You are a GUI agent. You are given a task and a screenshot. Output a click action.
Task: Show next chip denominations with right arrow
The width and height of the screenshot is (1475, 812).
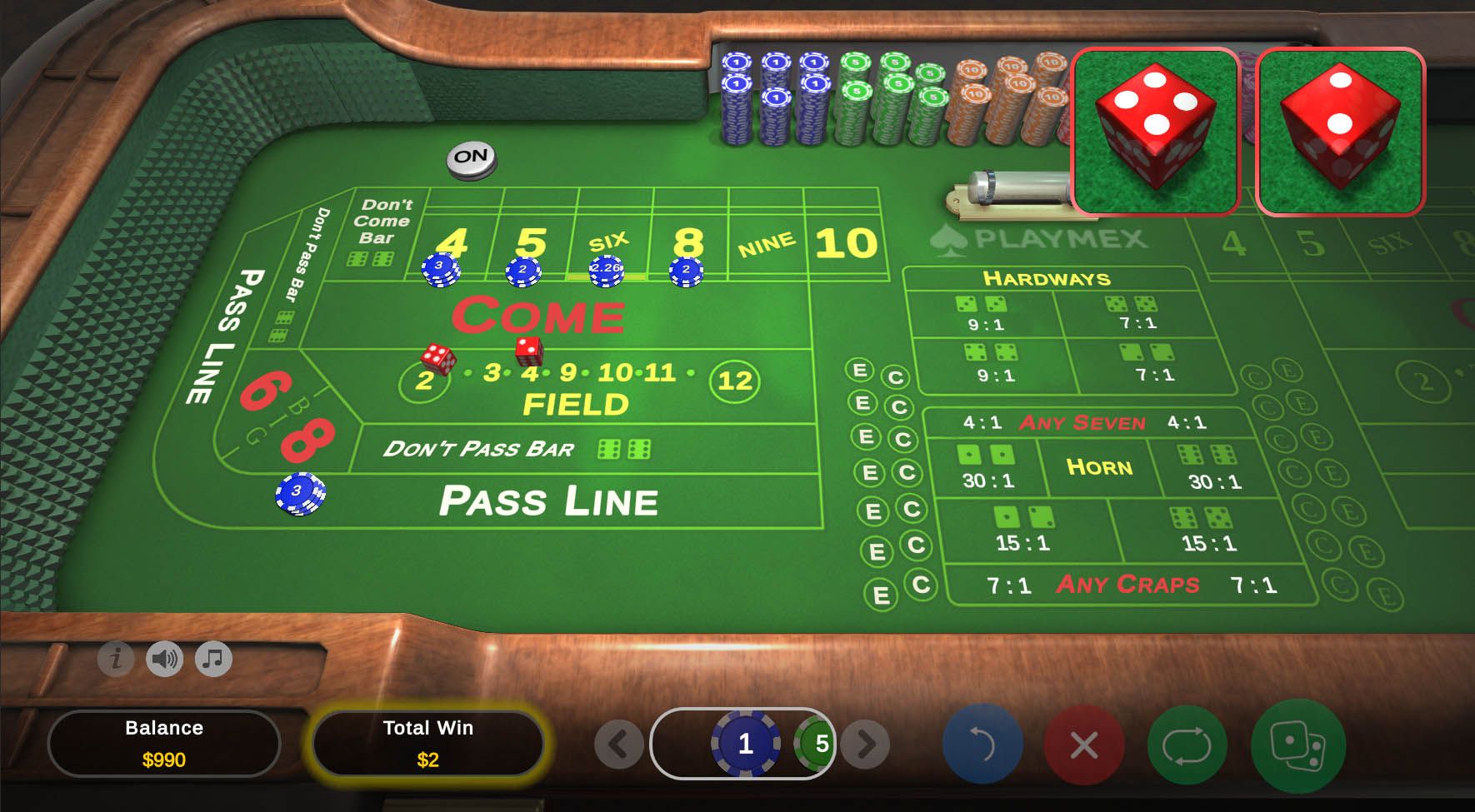pos(865,744)
